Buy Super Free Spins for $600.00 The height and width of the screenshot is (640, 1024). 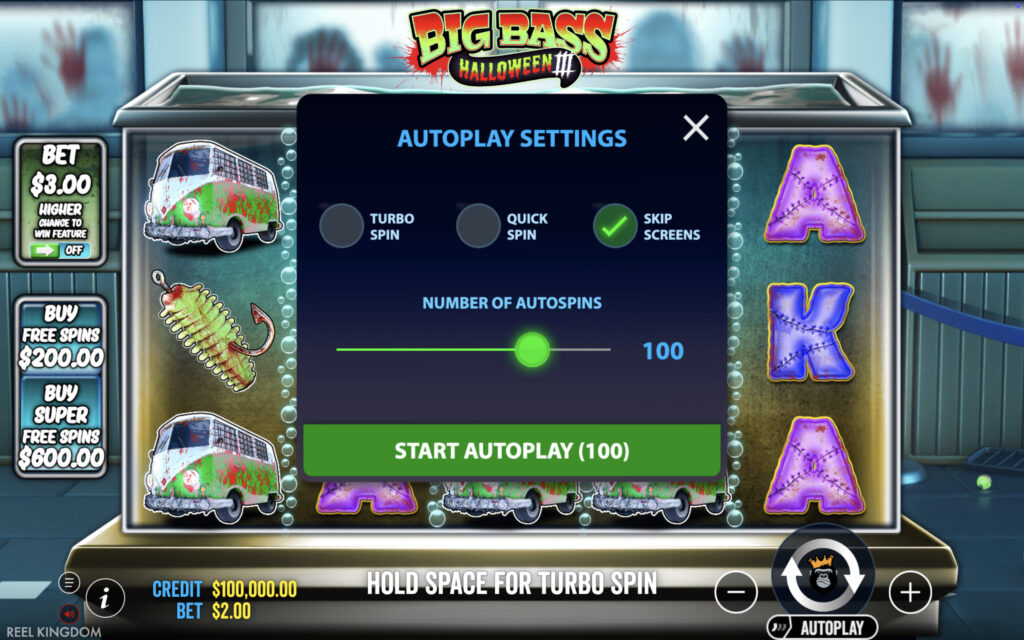[x=61, y=425]
